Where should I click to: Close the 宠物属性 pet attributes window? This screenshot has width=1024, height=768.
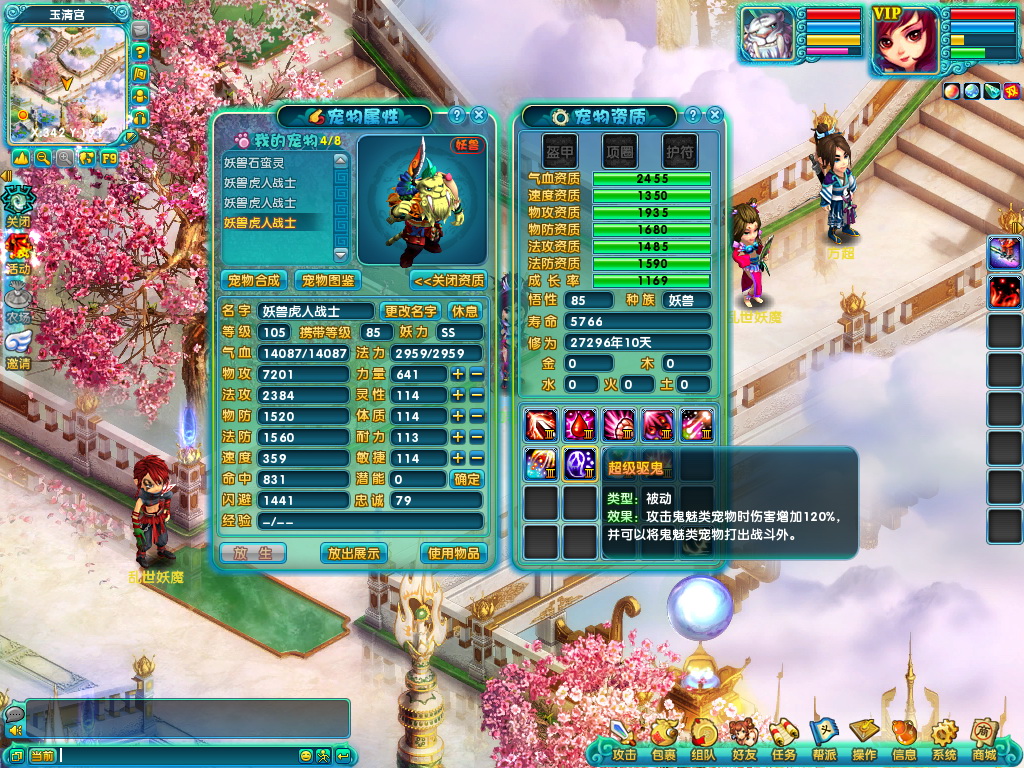tap(479, 115)
